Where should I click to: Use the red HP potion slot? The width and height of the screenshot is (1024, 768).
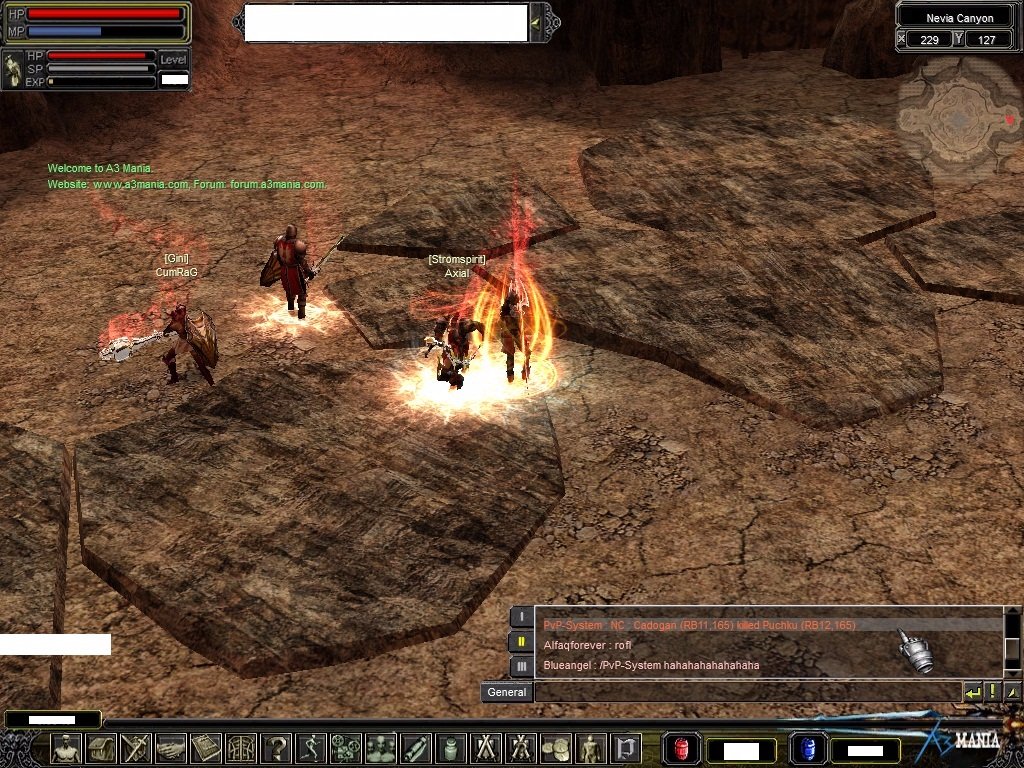(681, 749)
